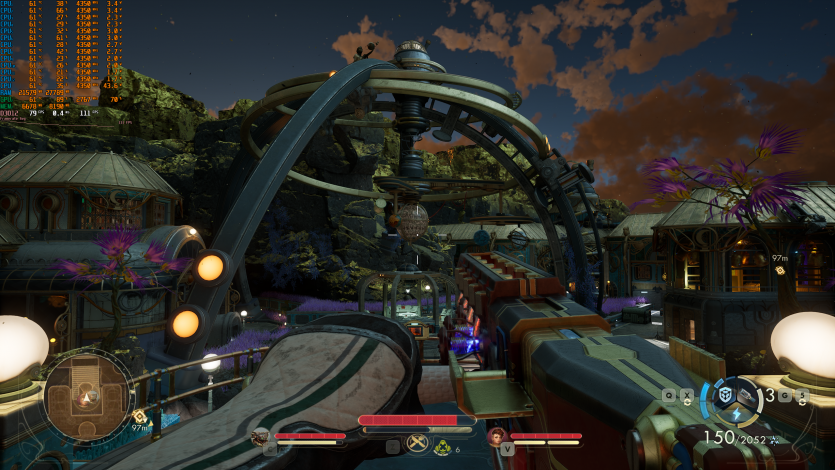Select the left companion portrait
Image resolution: width=835 pixels, height=470 pixels.
(x=261, y=436)
